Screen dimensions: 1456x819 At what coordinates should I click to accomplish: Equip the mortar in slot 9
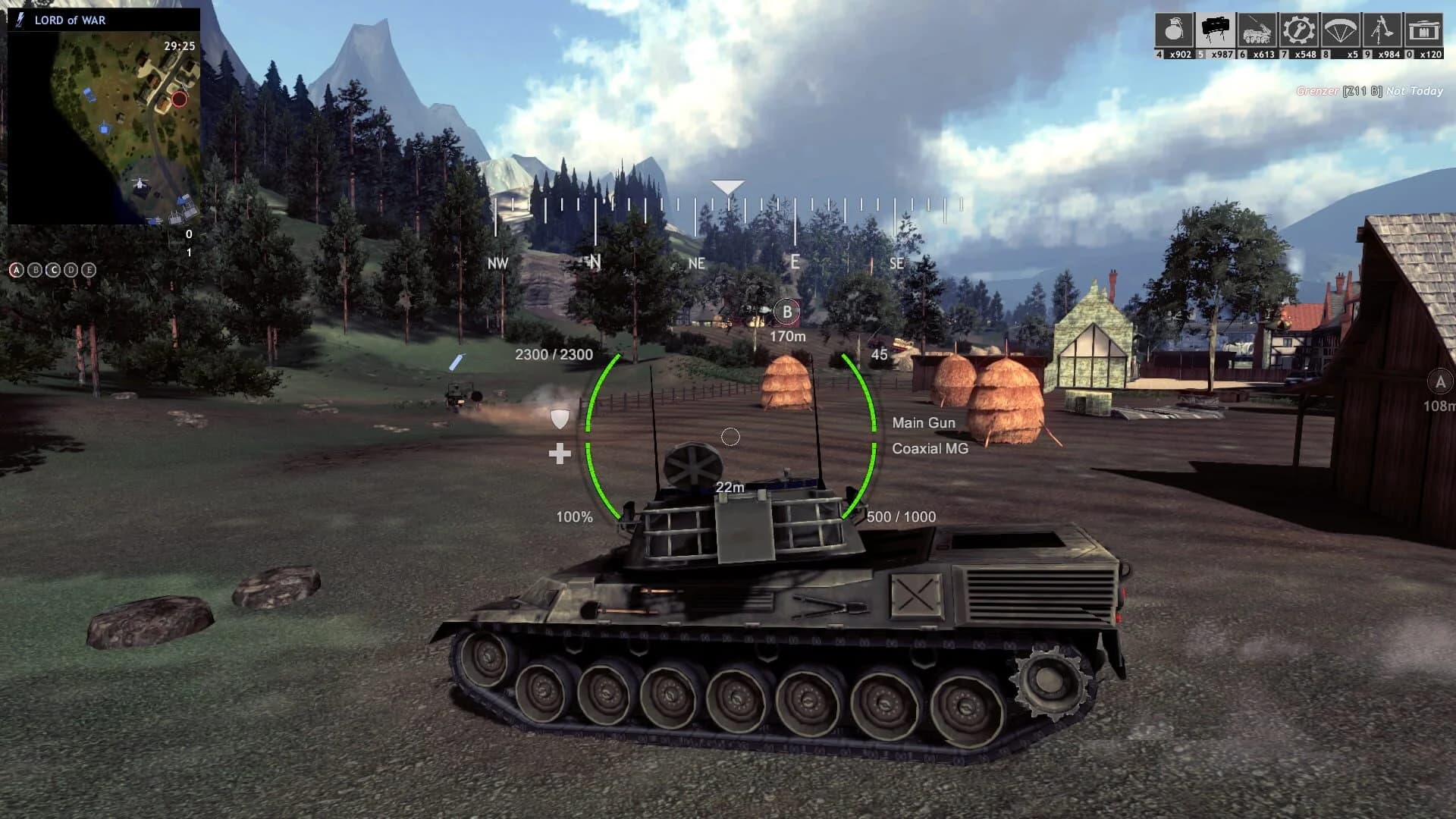click(x=1381, y=30)
